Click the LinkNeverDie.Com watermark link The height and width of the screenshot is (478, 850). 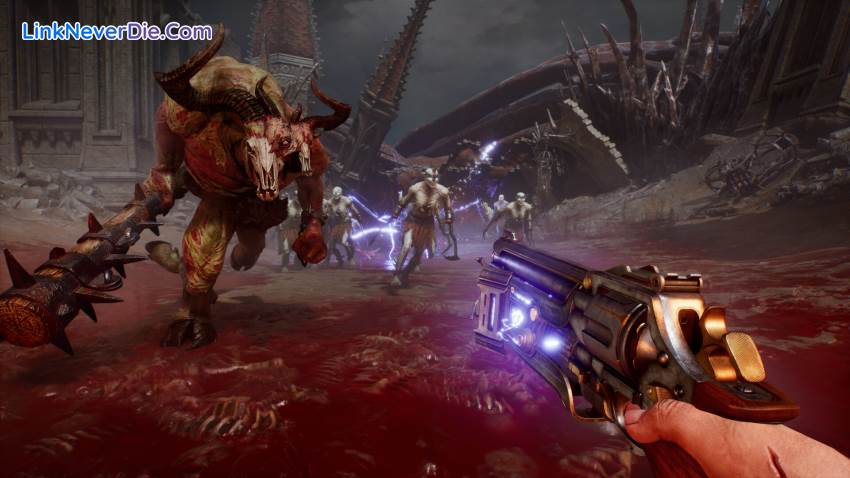pyautogui.click(x=116, y=31)
